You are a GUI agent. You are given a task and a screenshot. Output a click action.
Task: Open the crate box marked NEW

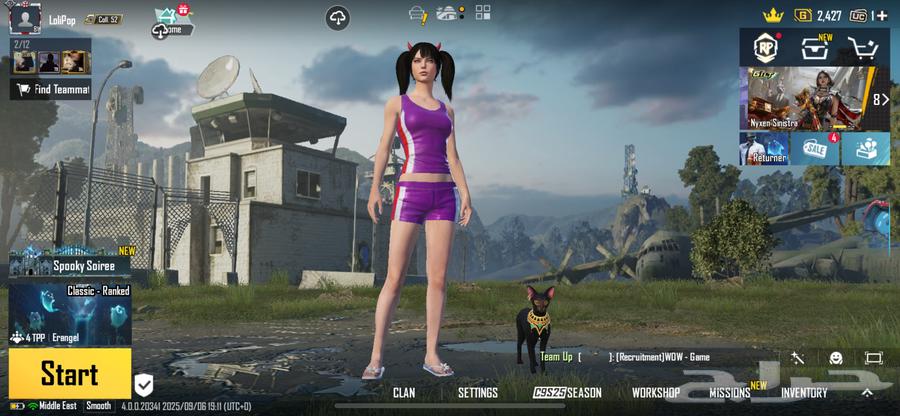tap(815, 47)
